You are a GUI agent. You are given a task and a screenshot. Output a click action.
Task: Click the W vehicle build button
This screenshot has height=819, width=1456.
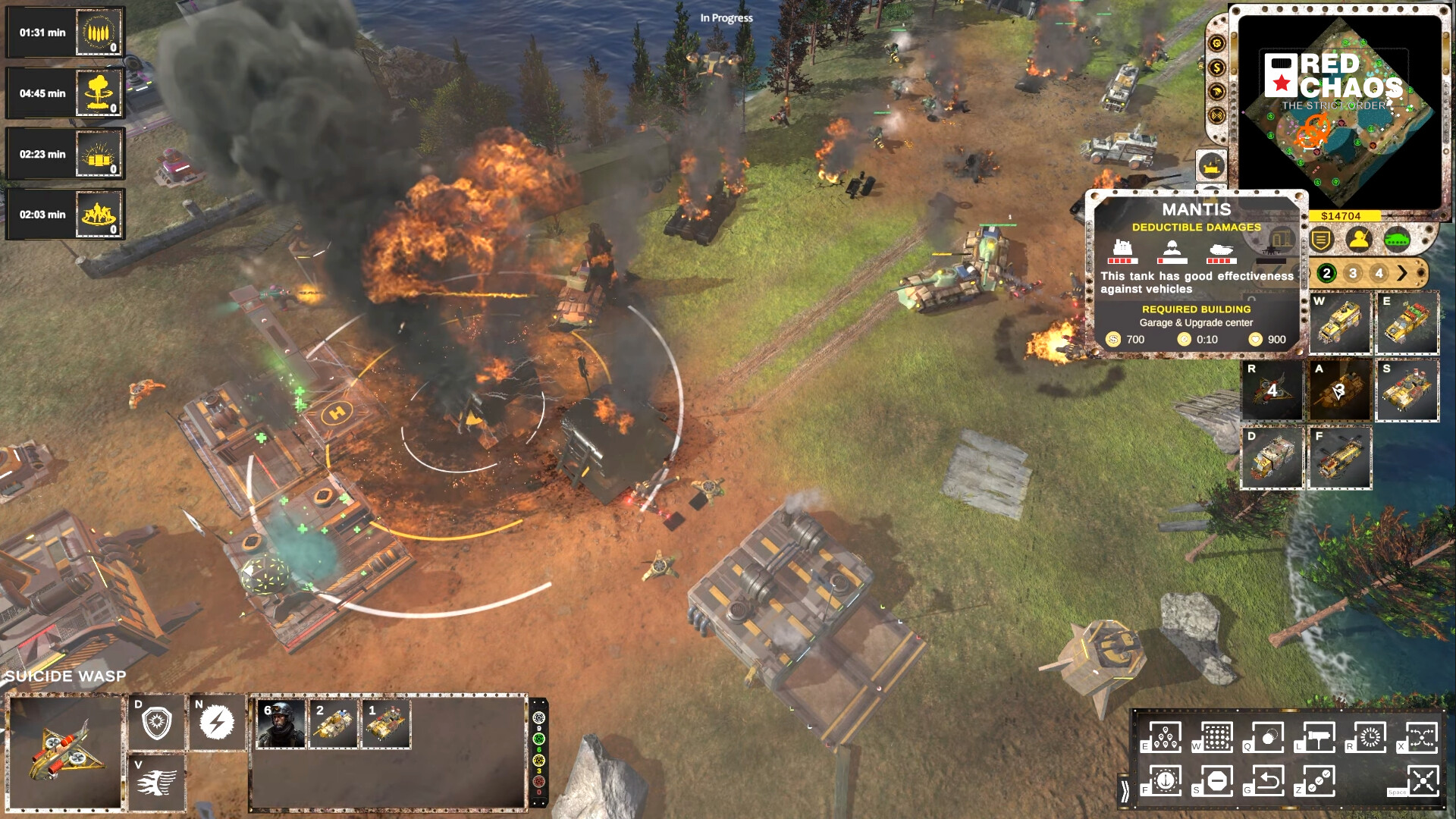click(x=1338, y=322)
